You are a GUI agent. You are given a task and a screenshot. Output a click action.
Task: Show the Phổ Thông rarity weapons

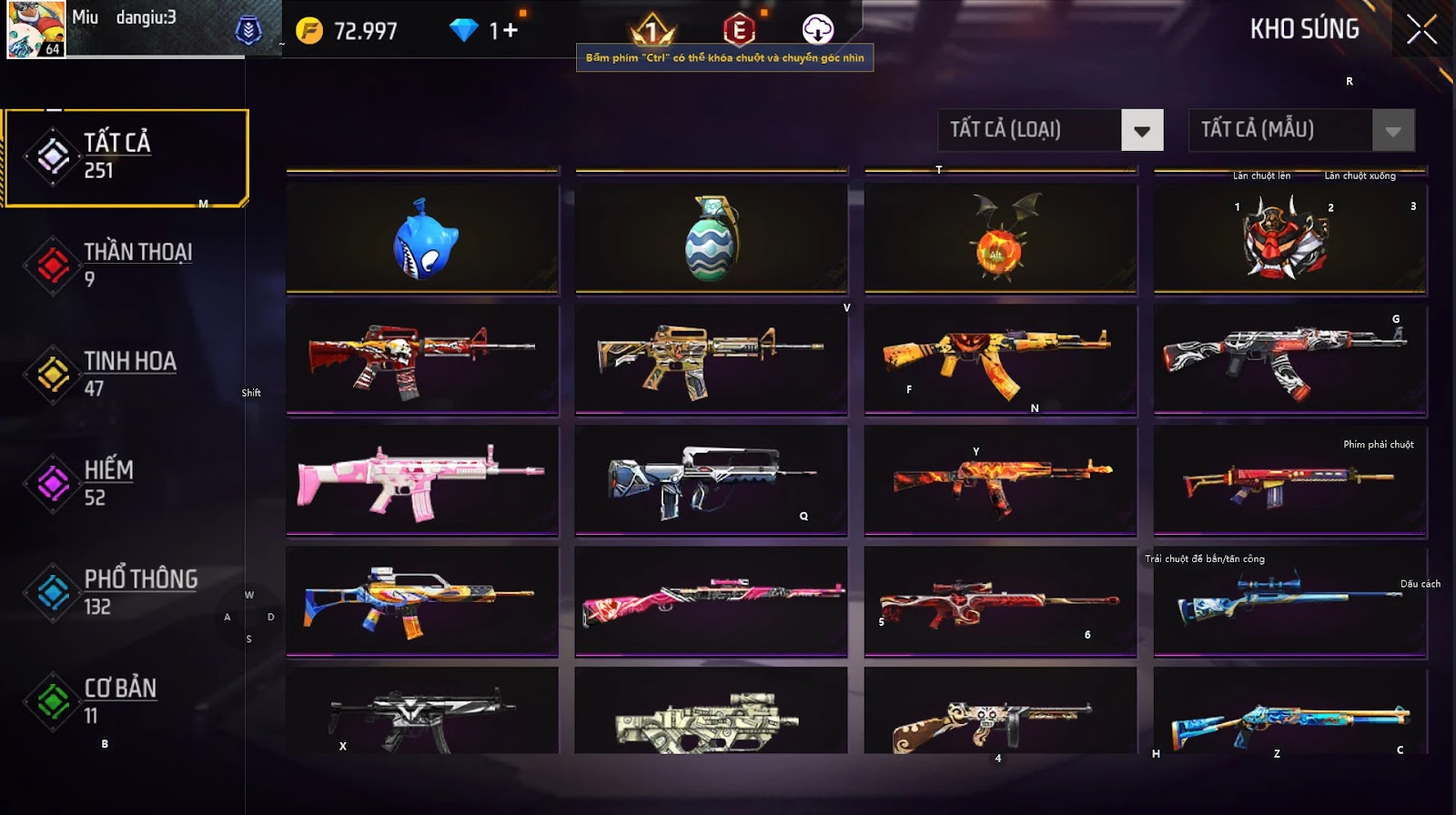(x=126, y=592)
